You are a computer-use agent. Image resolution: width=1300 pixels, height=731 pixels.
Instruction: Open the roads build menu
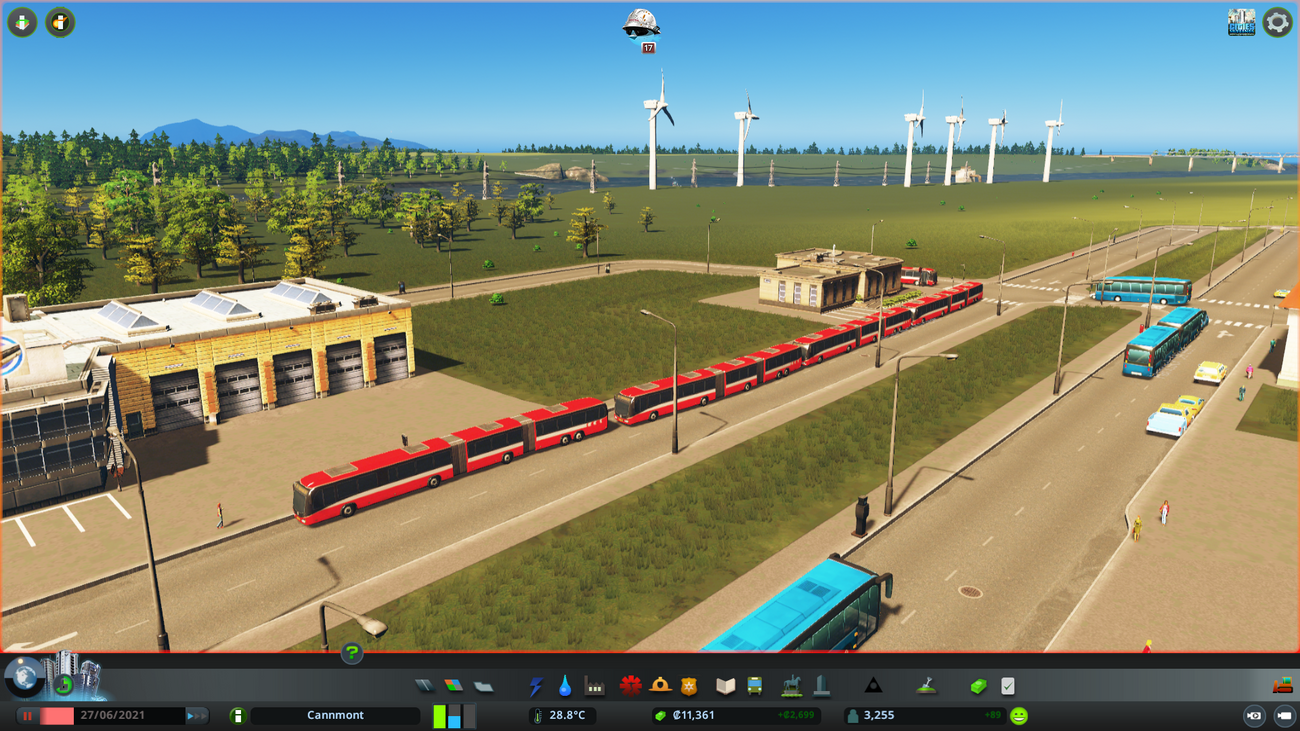(424, 686)
